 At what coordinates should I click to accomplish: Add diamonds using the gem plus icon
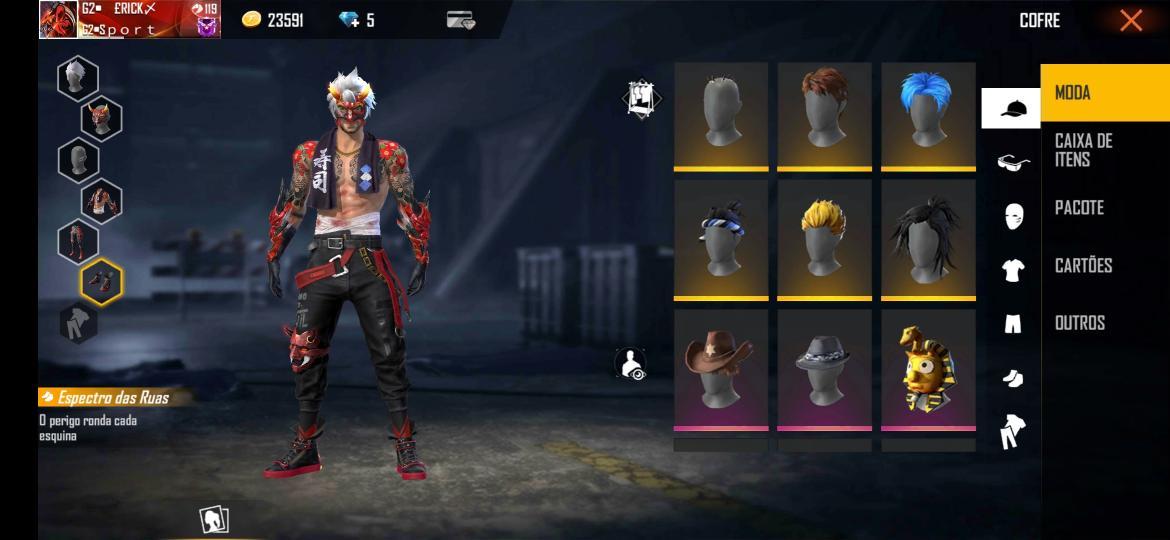(x=349, y=20)
